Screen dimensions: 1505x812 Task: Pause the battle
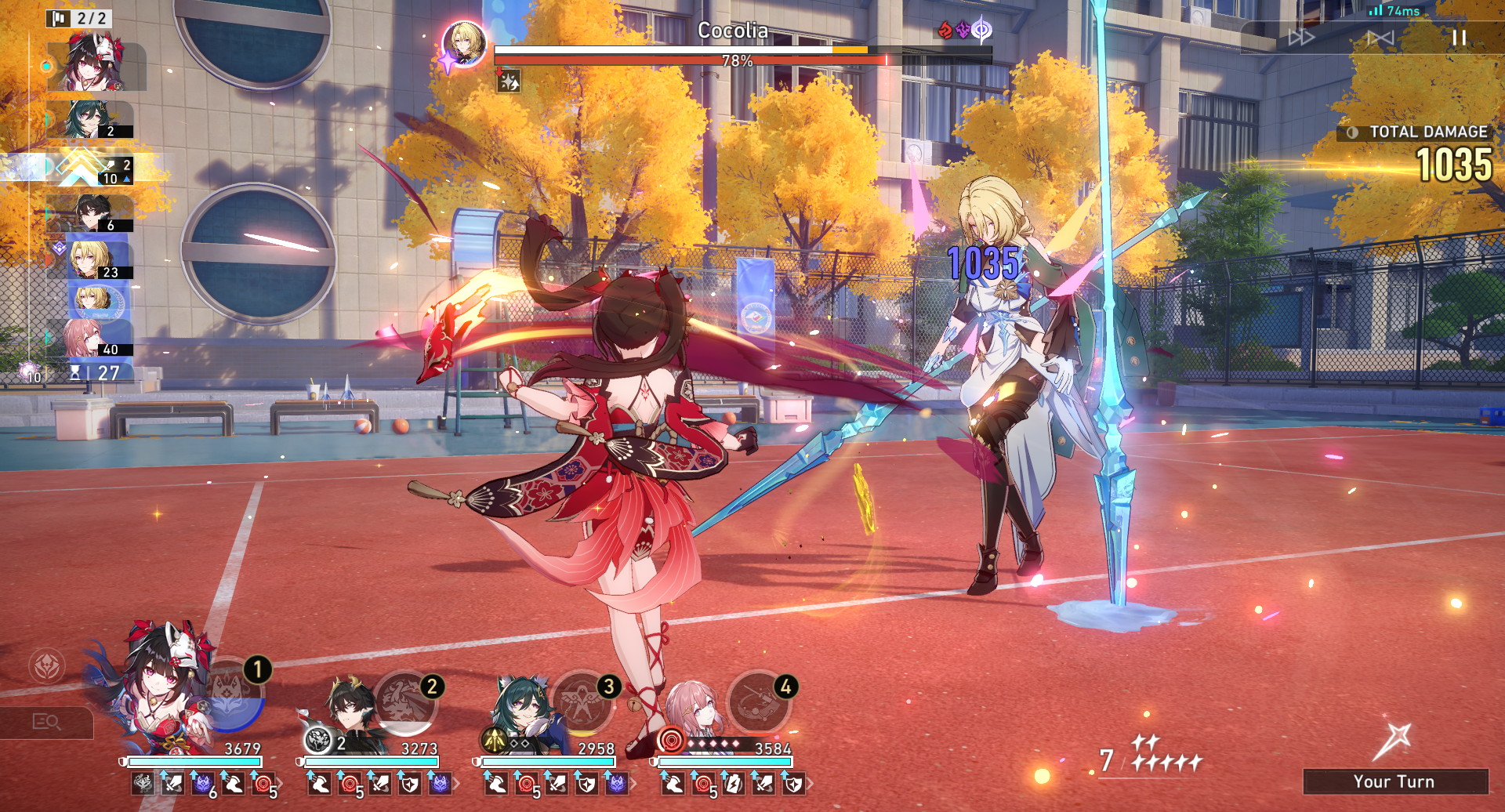(x=1458, y=38)
